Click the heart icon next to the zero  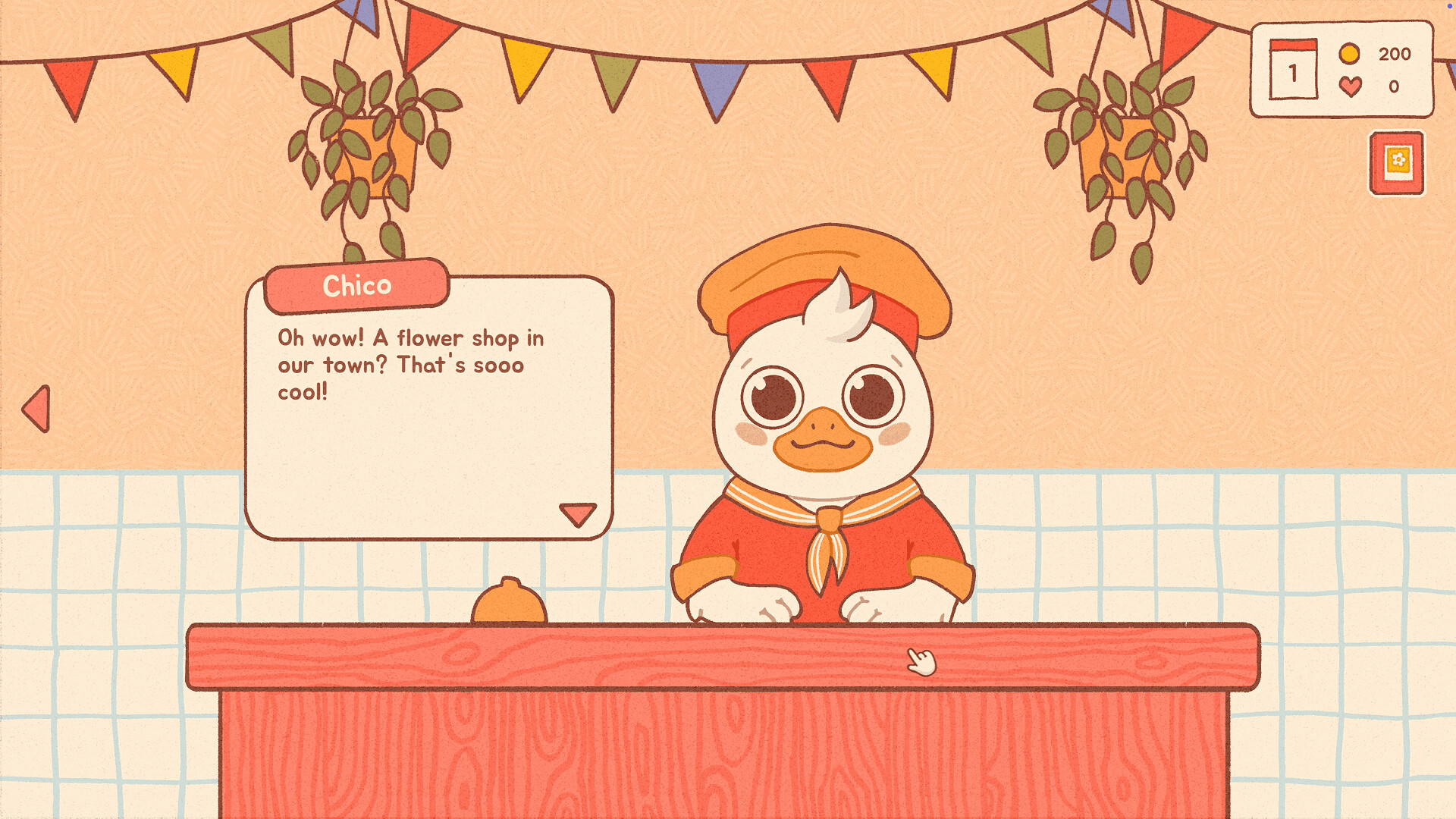click(1351, 86)
